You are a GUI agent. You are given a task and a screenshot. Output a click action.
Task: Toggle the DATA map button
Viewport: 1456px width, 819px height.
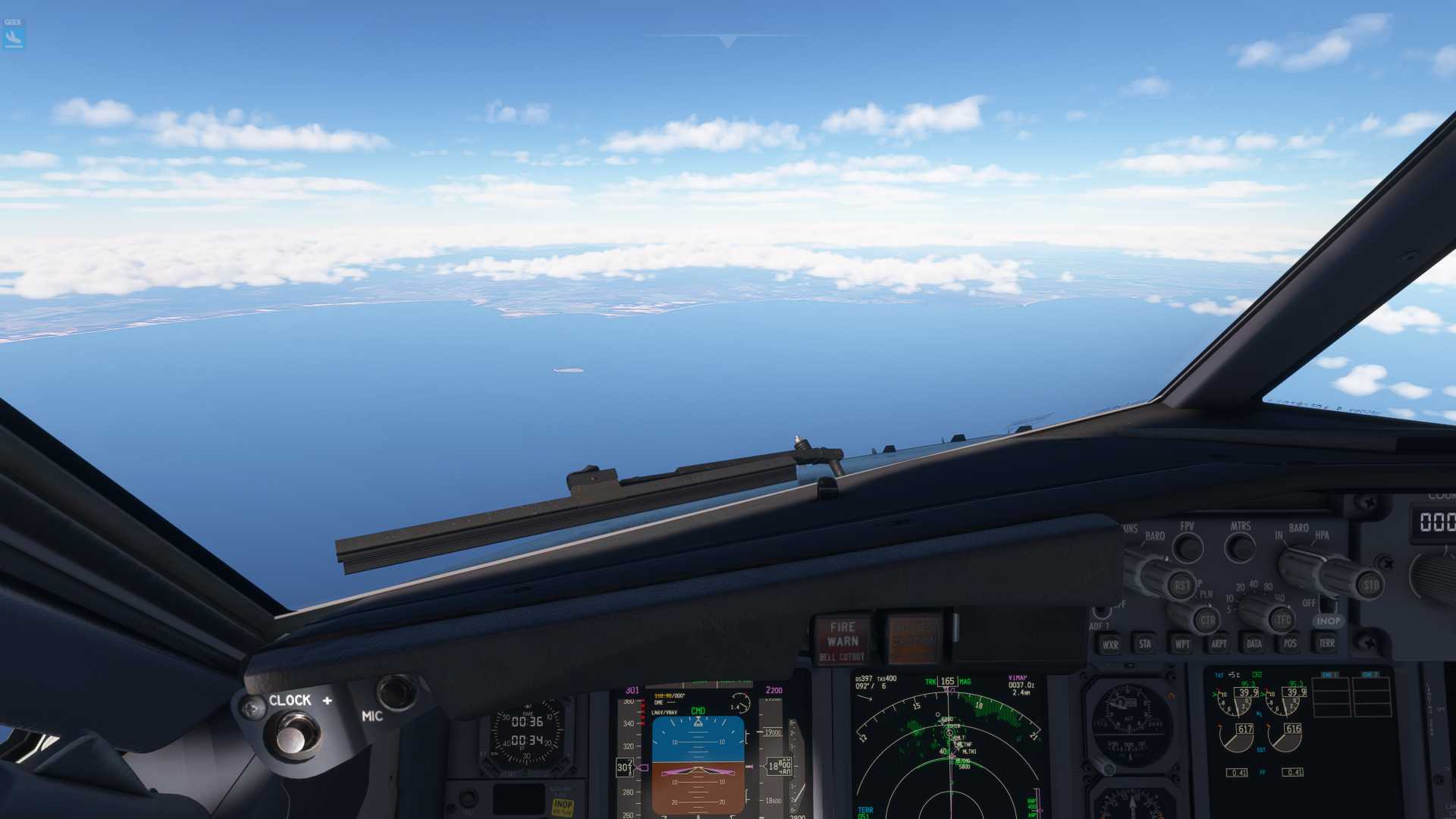[x=1254, y=644]
